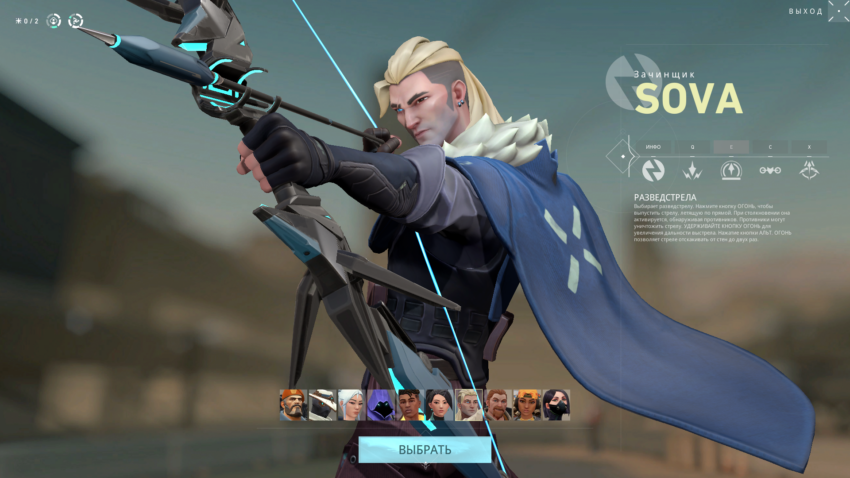
Task: Choose the hooded Omen portrait
Action: coord(381,405)
